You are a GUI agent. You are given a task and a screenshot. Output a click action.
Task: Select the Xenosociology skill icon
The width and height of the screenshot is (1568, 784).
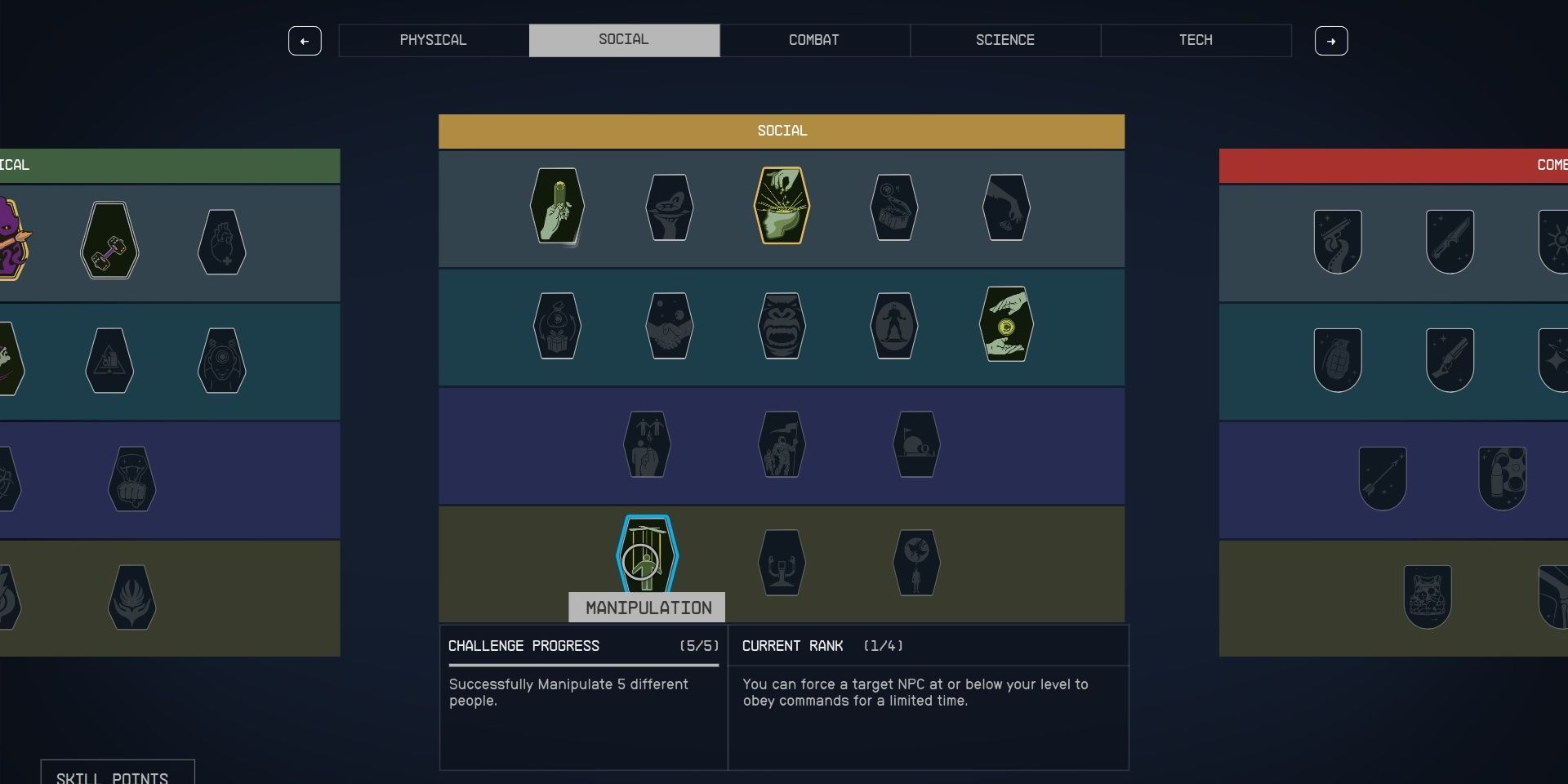(x=916, y=562)
